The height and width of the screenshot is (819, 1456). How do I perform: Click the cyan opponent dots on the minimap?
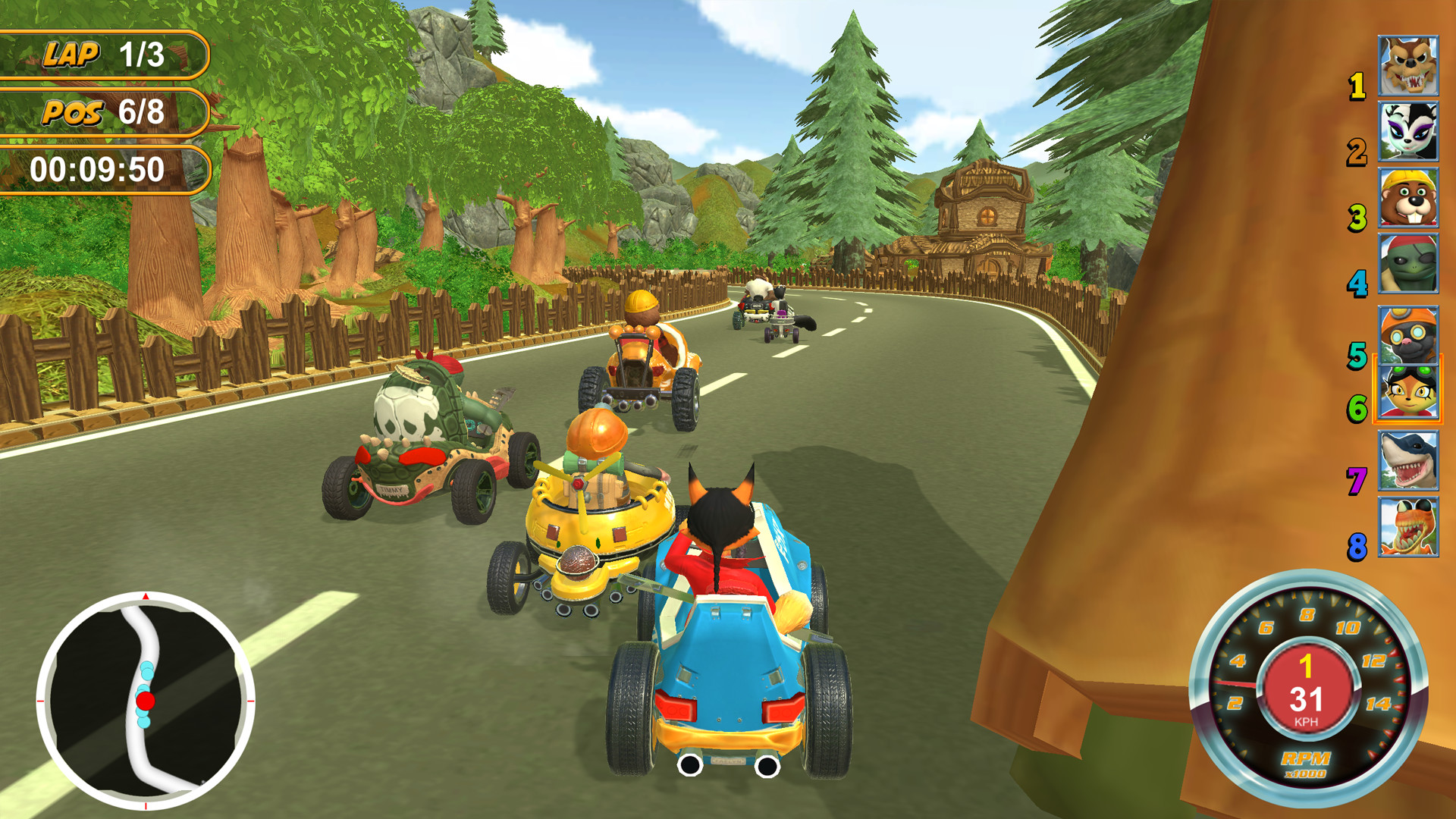pyautogui.click(x=146, y=671)
